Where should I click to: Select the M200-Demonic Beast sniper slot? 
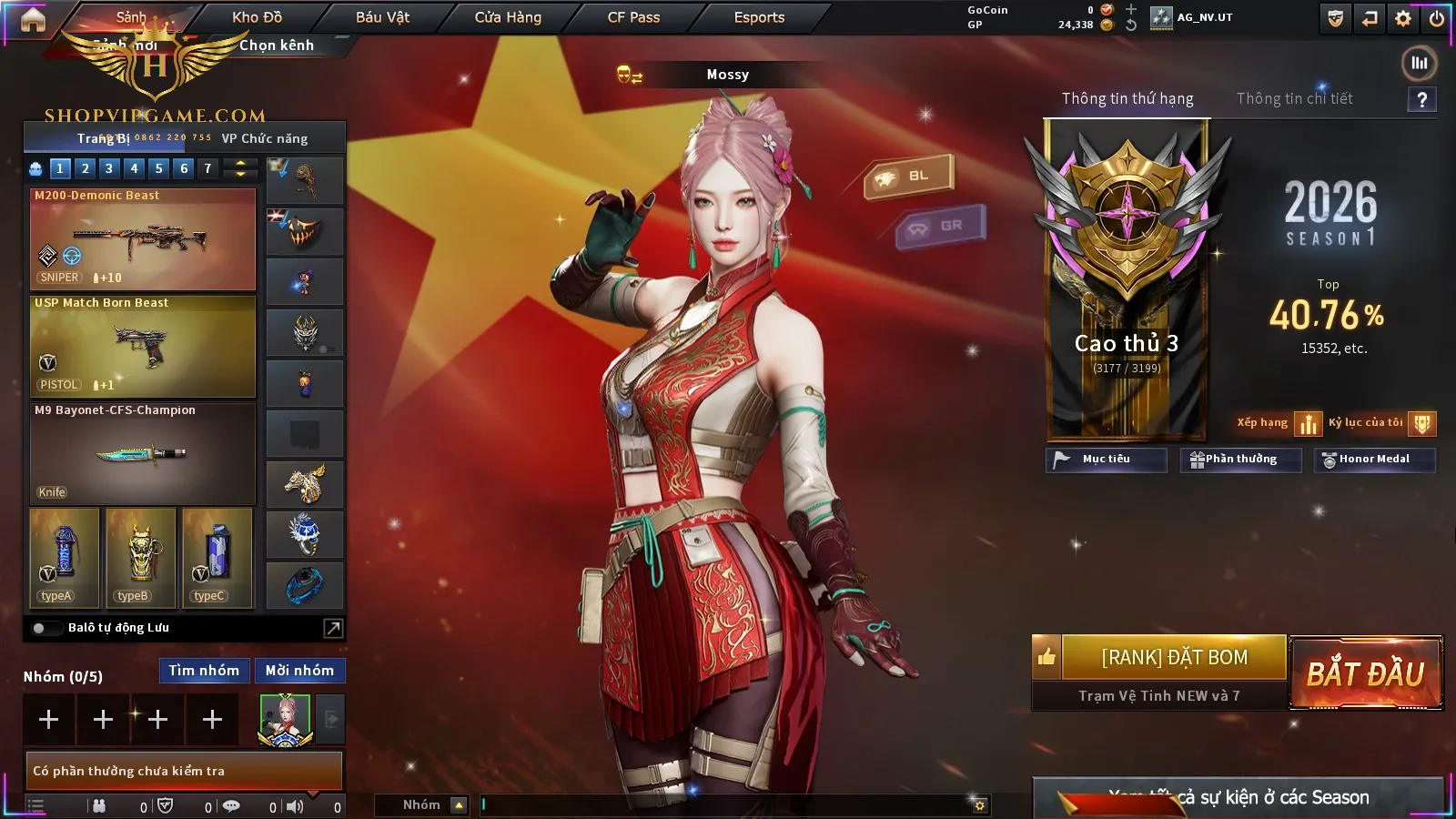point(143,239)
